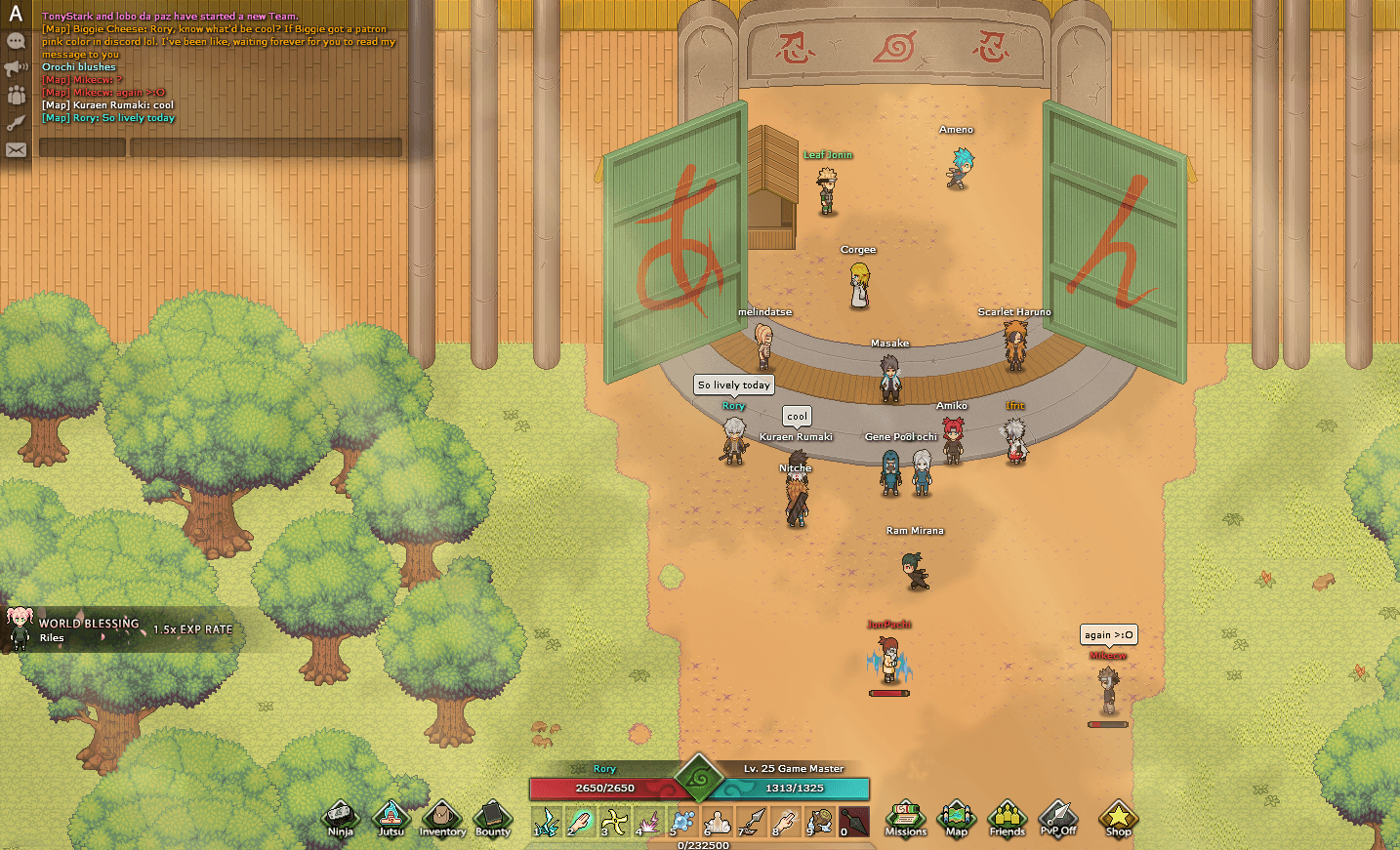Open the megaphone announcements icon

[x=15, y=68]
